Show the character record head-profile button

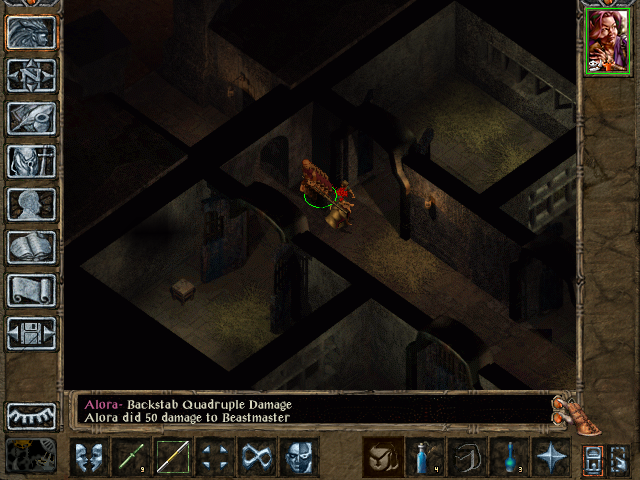point(32,204)
